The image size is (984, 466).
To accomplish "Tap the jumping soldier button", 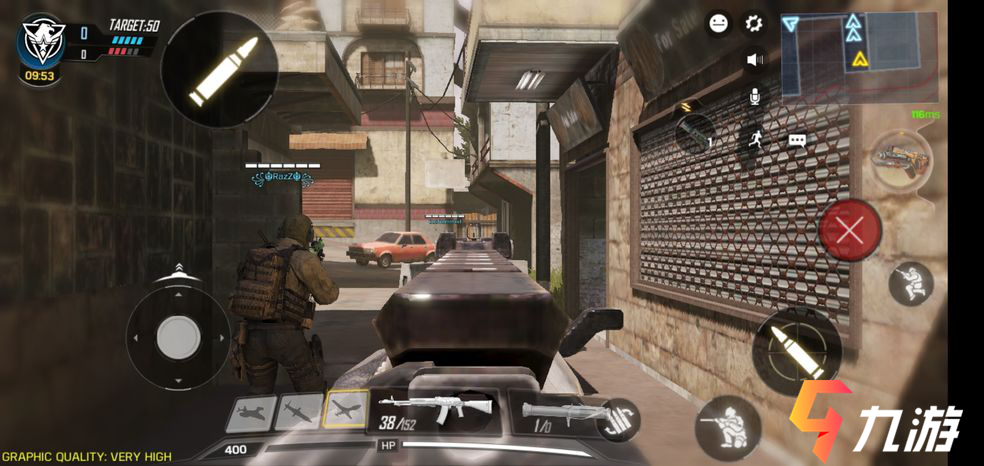I will tap(911, 284).
